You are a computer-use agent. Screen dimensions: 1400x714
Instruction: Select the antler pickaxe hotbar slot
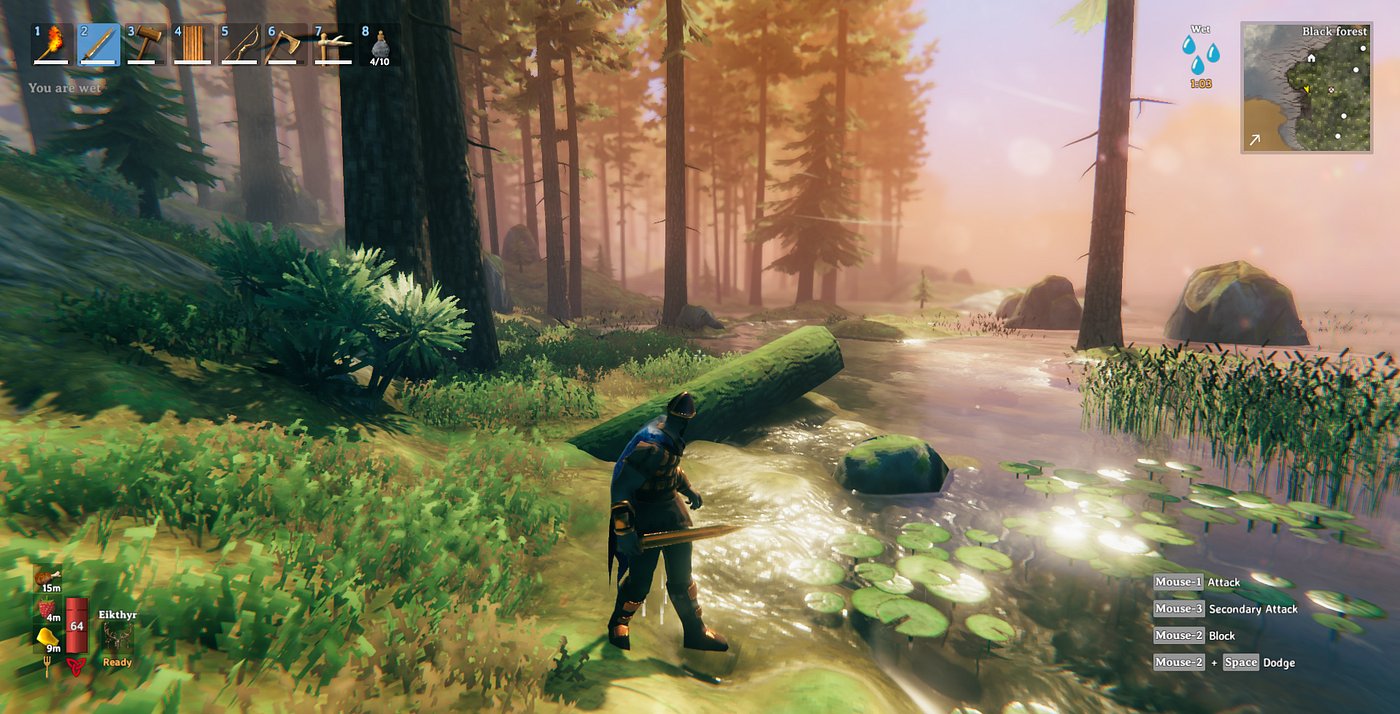coord(334,46)
